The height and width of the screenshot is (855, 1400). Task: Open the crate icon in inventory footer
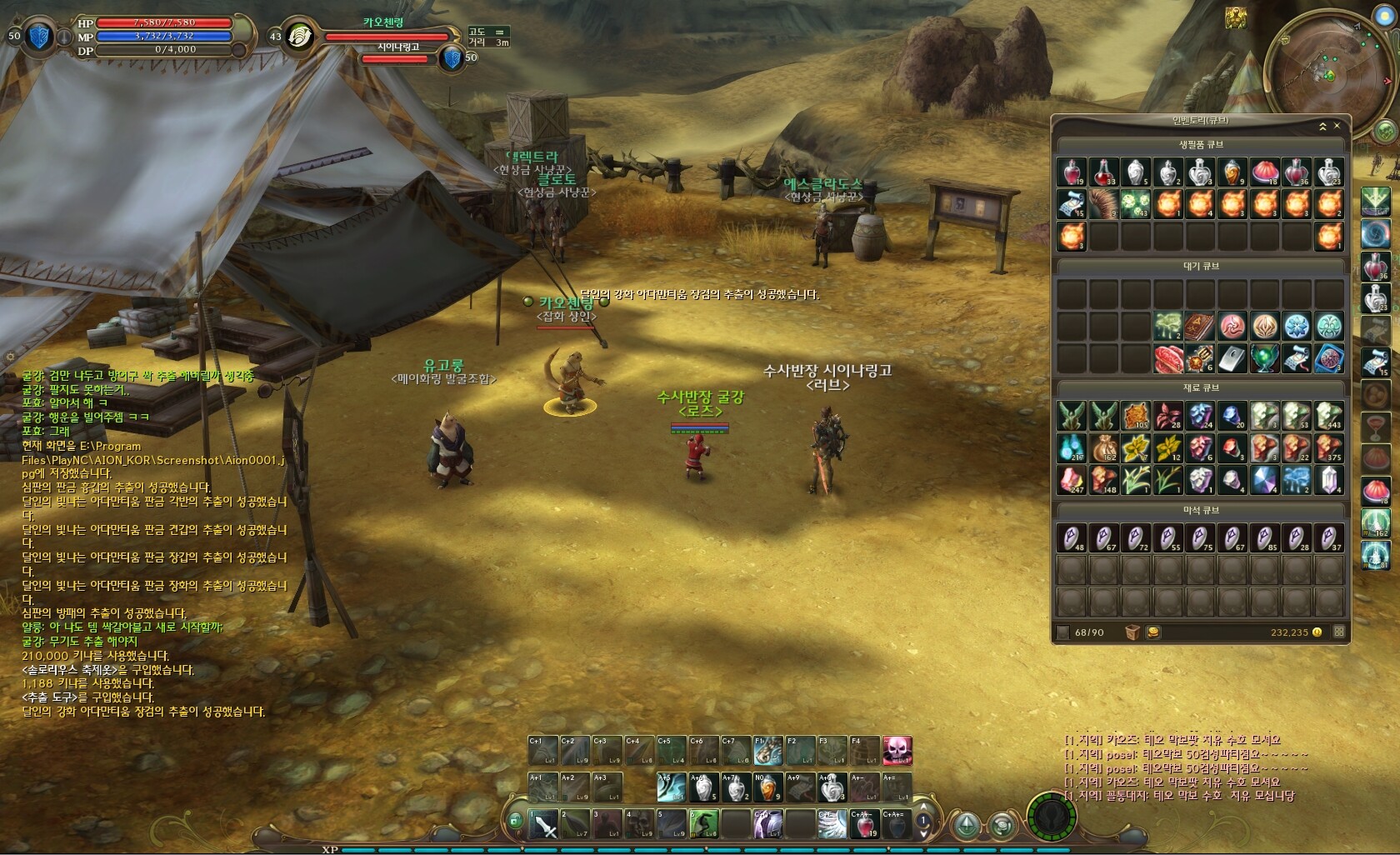click(1132, 632)
